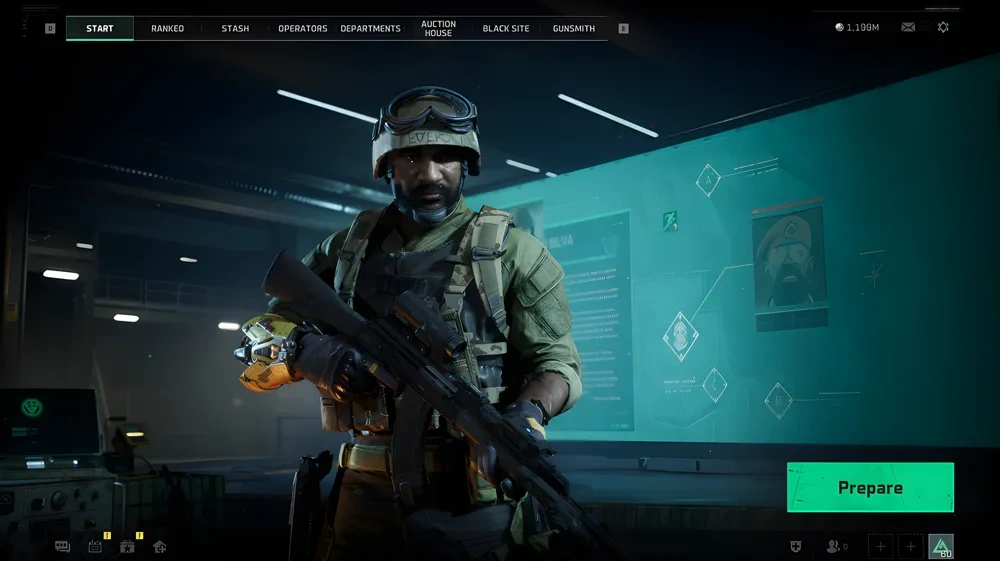Open the Stash tab
The image size is (1000, 561).
[235, 28]
